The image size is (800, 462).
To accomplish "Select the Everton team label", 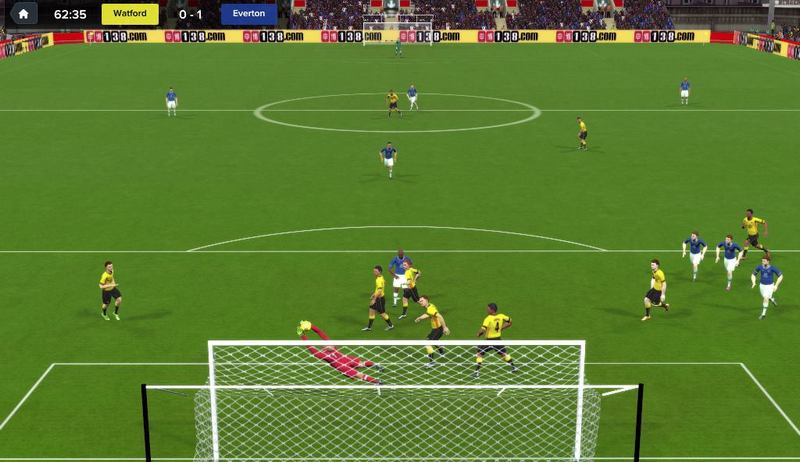I will (x=248, y=15).
